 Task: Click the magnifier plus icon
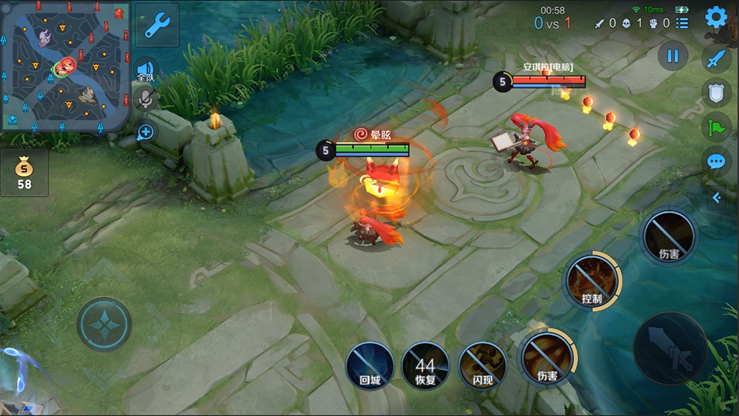(x=146, y=132)
